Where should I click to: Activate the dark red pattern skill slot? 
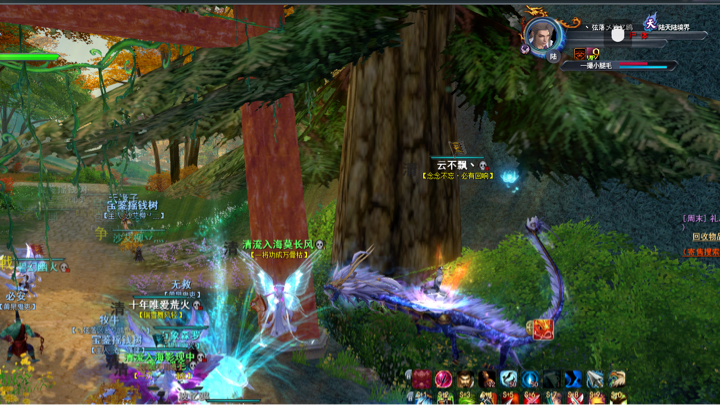pos(421,379)
